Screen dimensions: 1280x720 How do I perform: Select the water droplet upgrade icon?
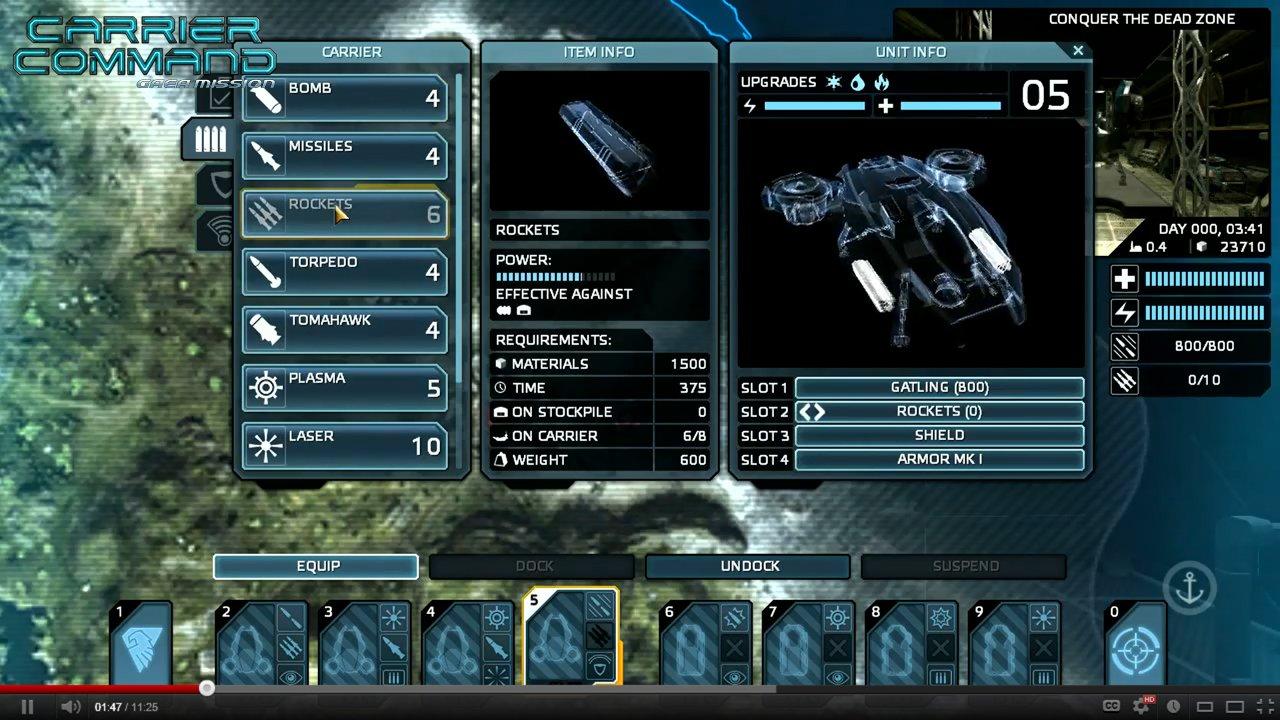857,83
